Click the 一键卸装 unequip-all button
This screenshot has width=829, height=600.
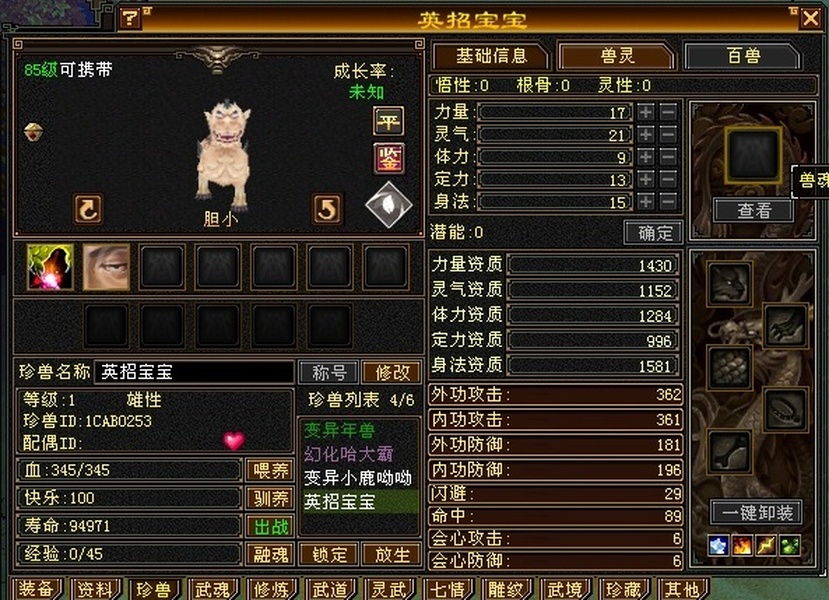point(756,512)
